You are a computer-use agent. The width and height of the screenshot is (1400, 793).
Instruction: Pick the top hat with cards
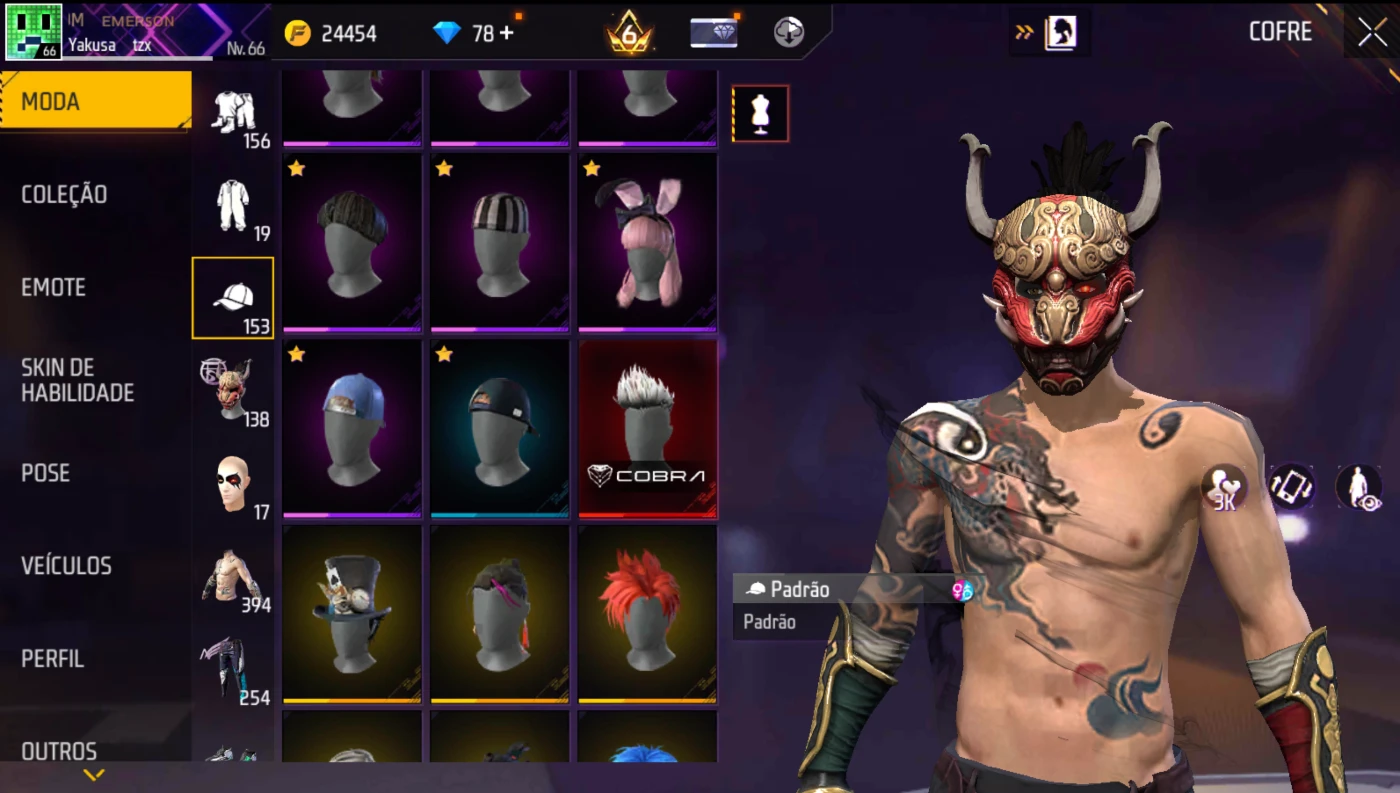(x=352, y=613)
